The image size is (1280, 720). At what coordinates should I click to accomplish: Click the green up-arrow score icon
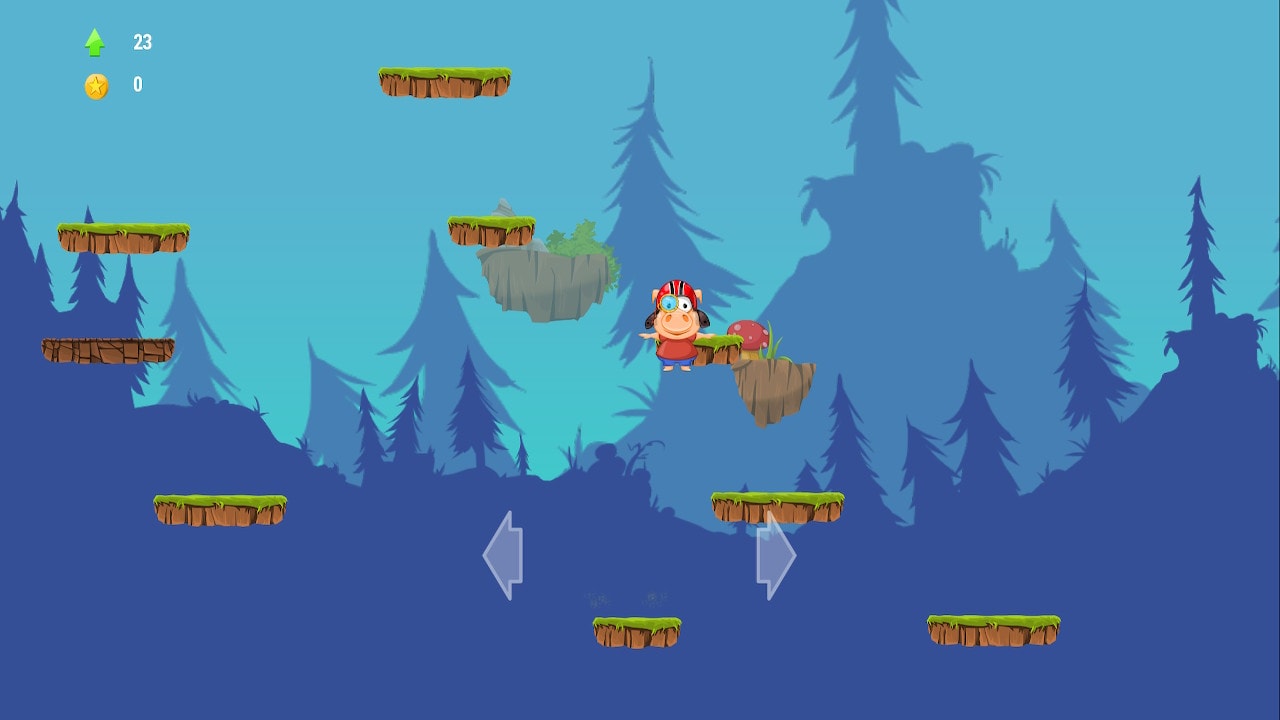(x=93, y=41)
